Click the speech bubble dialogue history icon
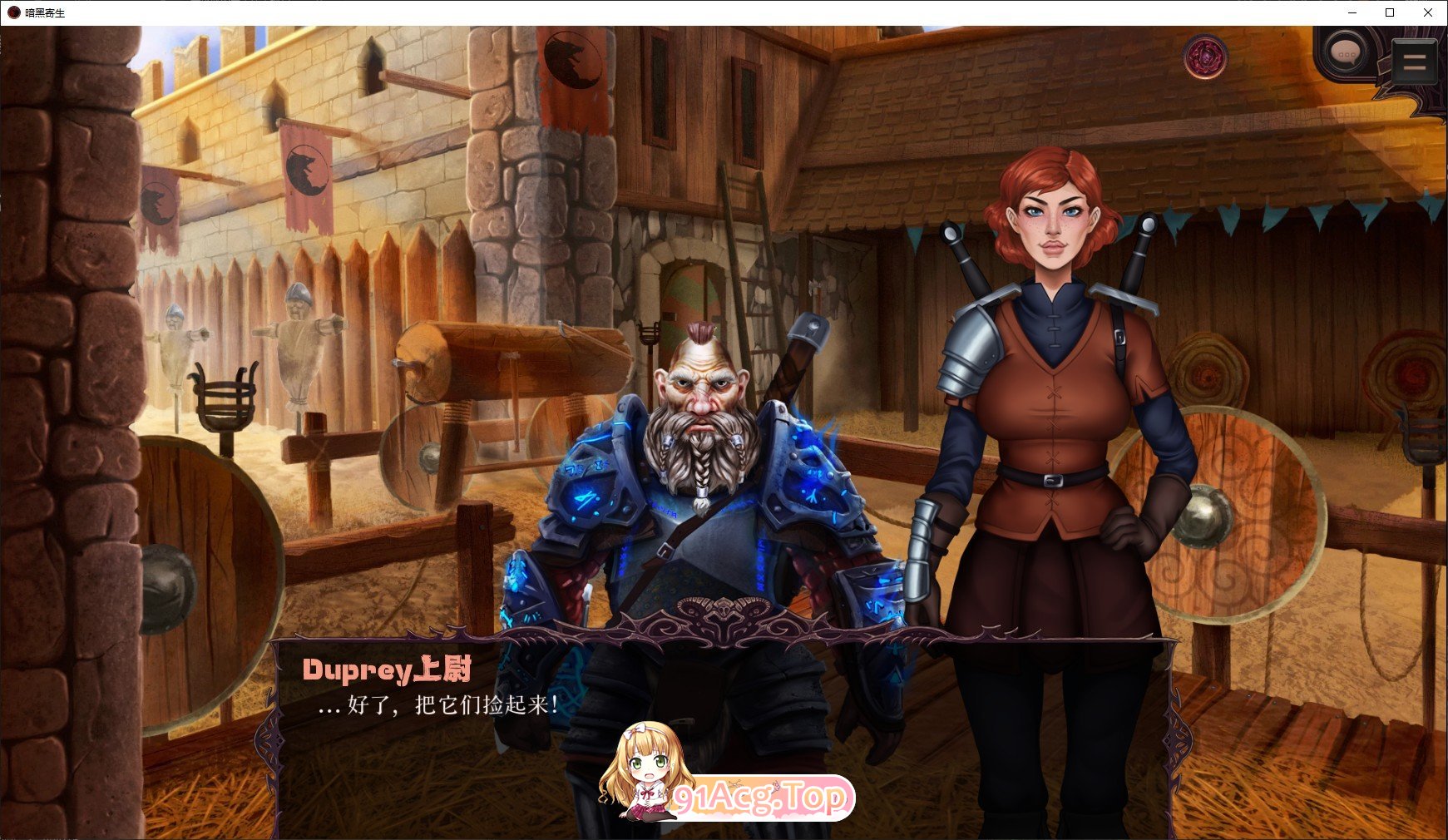Screen dimensions: 1448x840 click(x=1344, y=54)
